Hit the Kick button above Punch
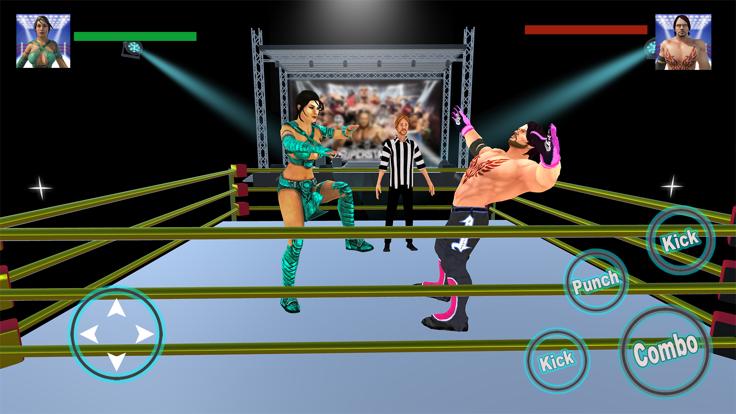The width and height of the screenshot is (736, 414). click(680, 240)
